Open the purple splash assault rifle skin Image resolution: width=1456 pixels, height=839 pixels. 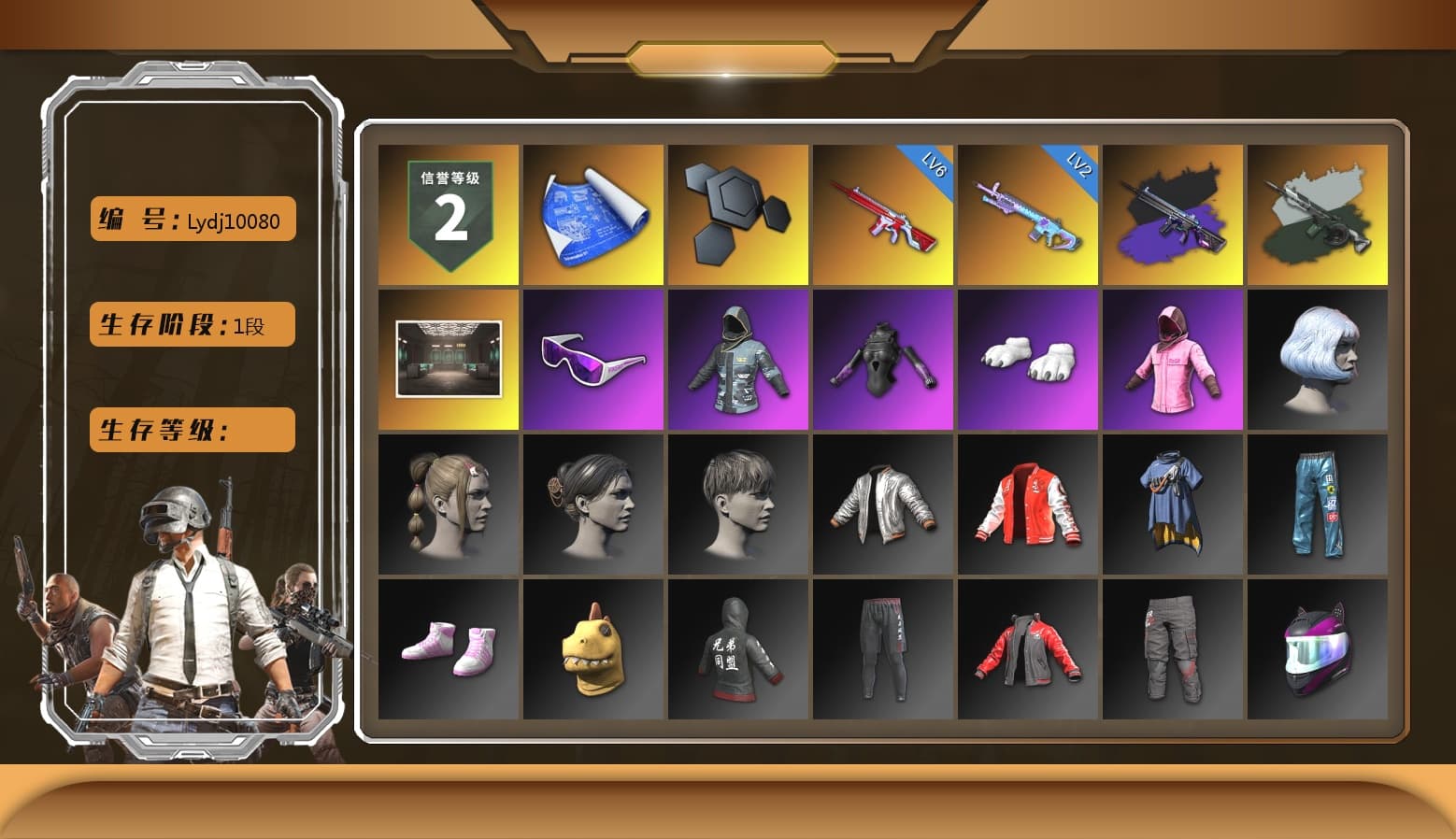coord(1175,213)
